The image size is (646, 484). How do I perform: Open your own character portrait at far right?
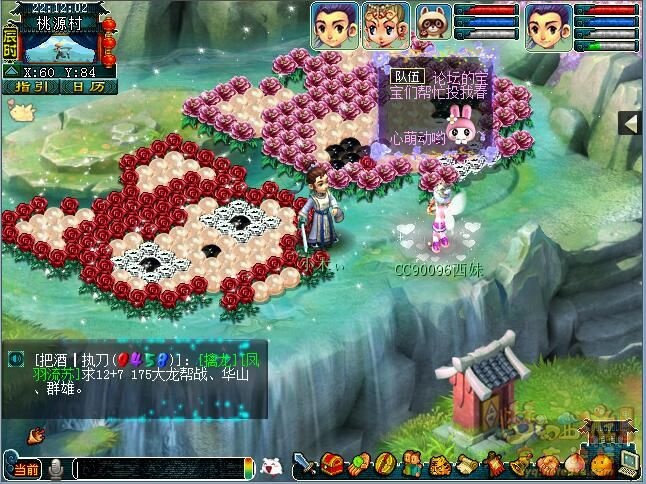546,26
